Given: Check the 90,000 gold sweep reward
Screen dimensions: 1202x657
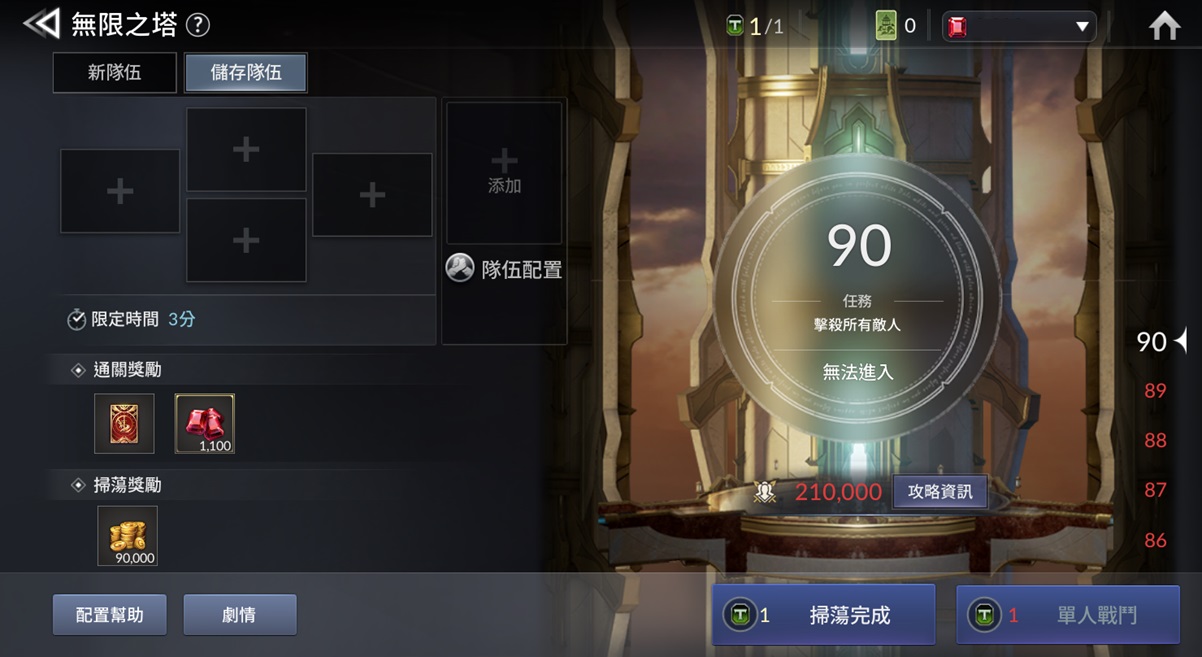Looking at the screenshot, I should tap(127, 536).
